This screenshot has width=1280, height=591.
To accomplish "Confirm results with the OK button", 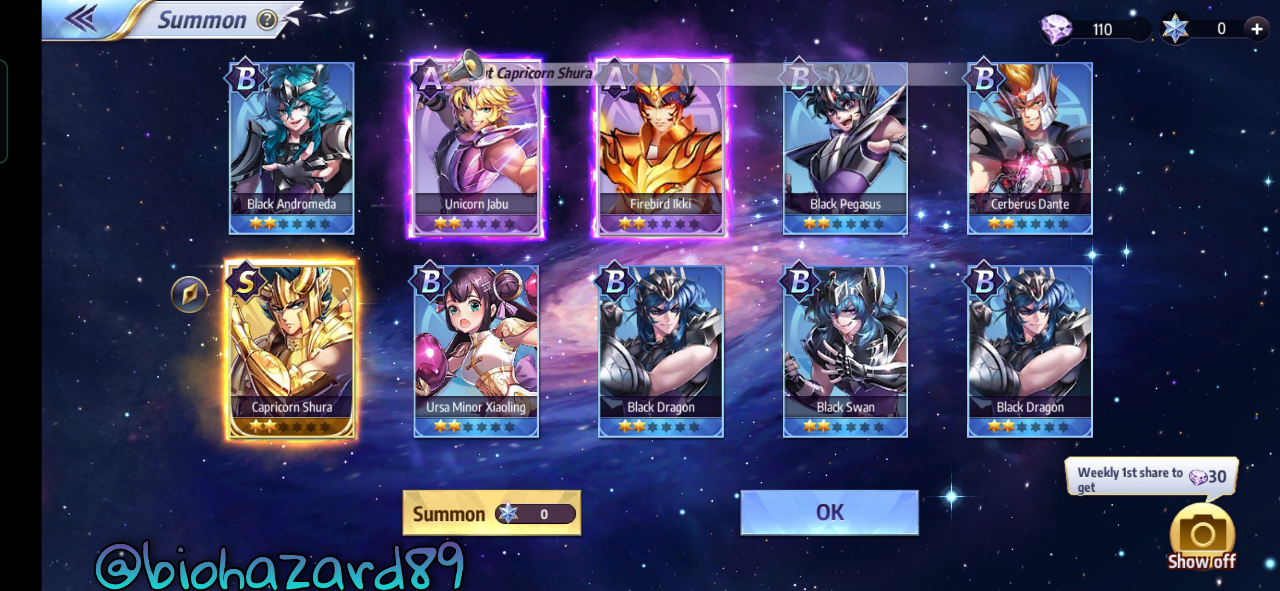I will coord(829,512).
